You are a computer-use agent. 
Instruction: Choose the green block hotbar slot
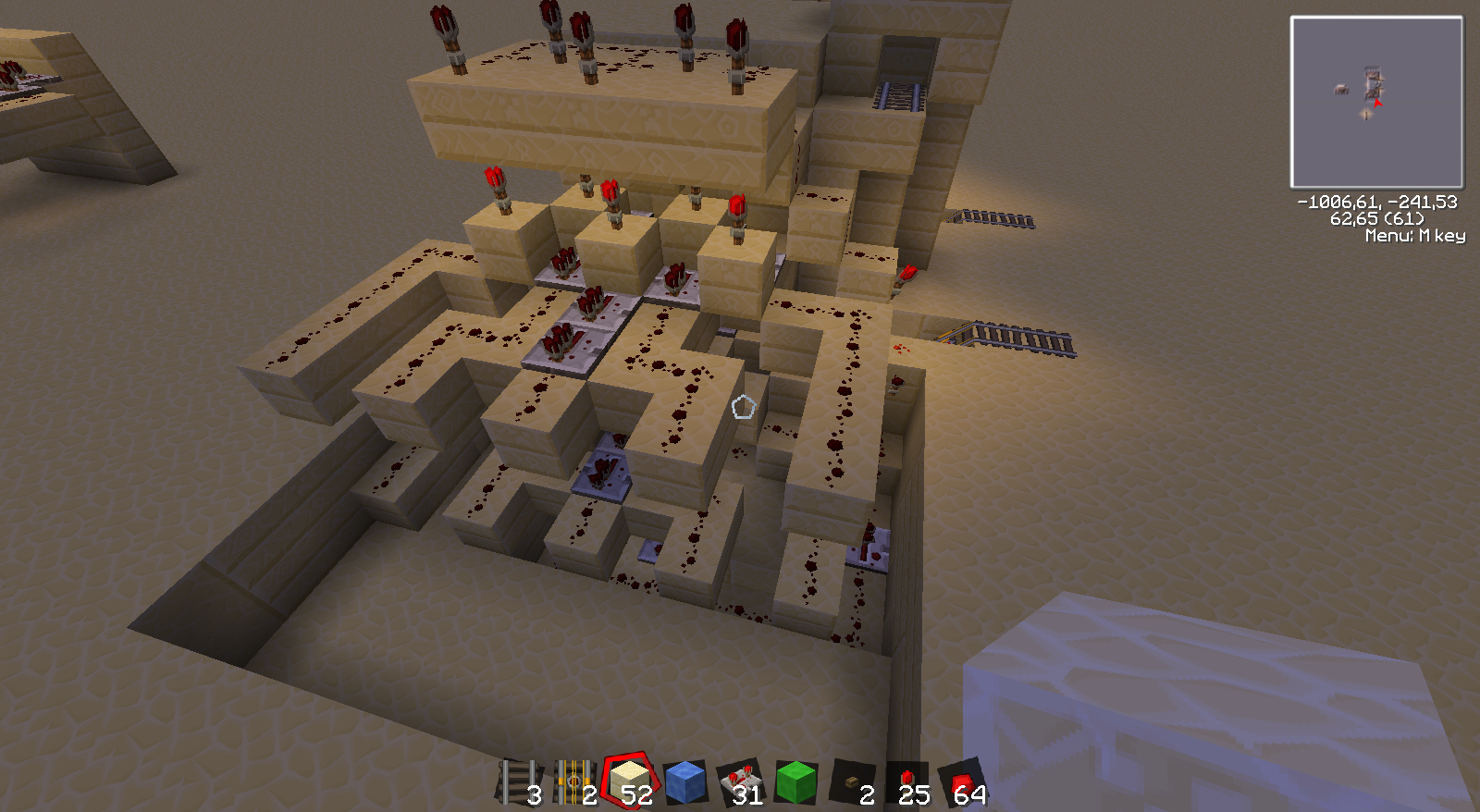coord(796,782)
